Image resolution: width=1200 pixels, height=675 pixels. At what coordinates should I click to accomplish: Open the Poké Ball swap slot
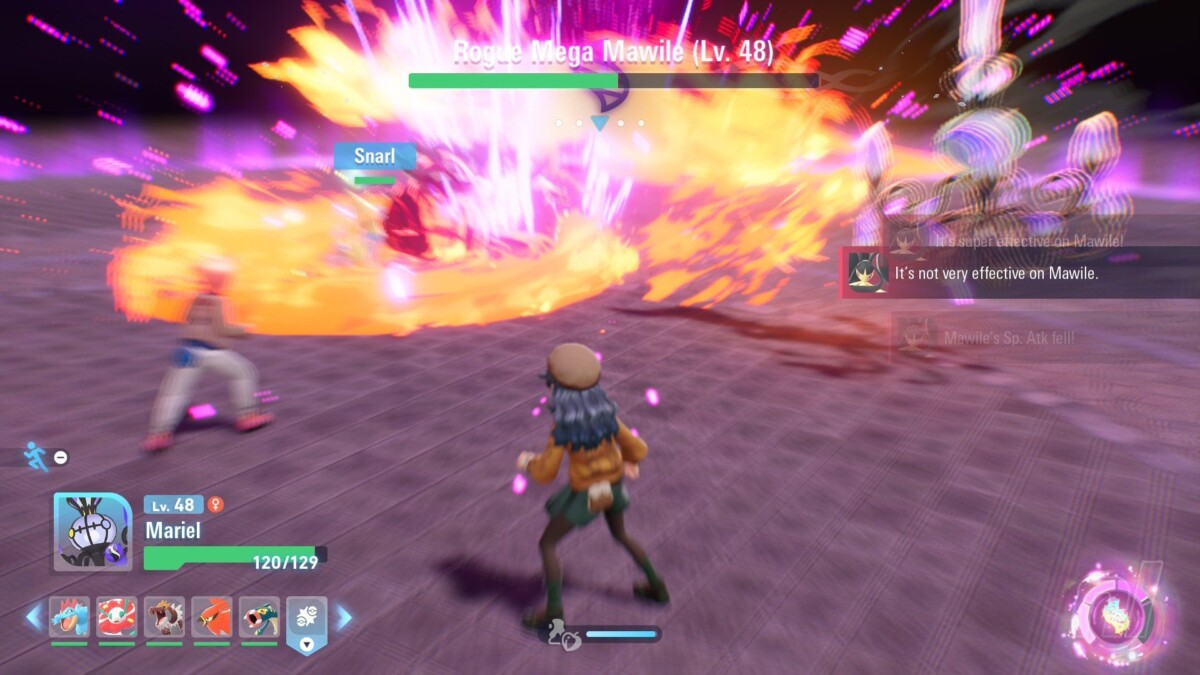coord(307,621)
